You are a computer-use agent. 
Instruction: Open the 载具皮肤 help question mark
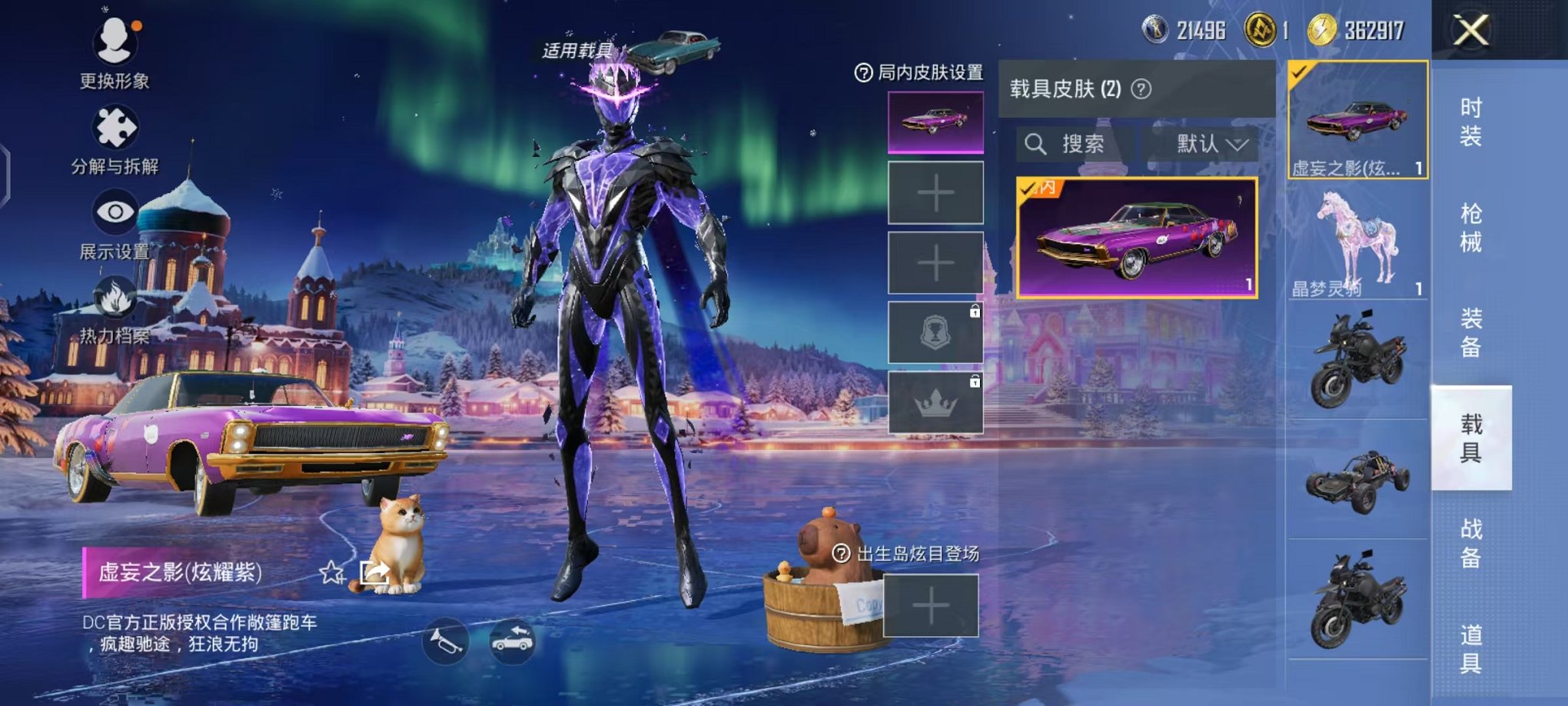pos(1141,88)
